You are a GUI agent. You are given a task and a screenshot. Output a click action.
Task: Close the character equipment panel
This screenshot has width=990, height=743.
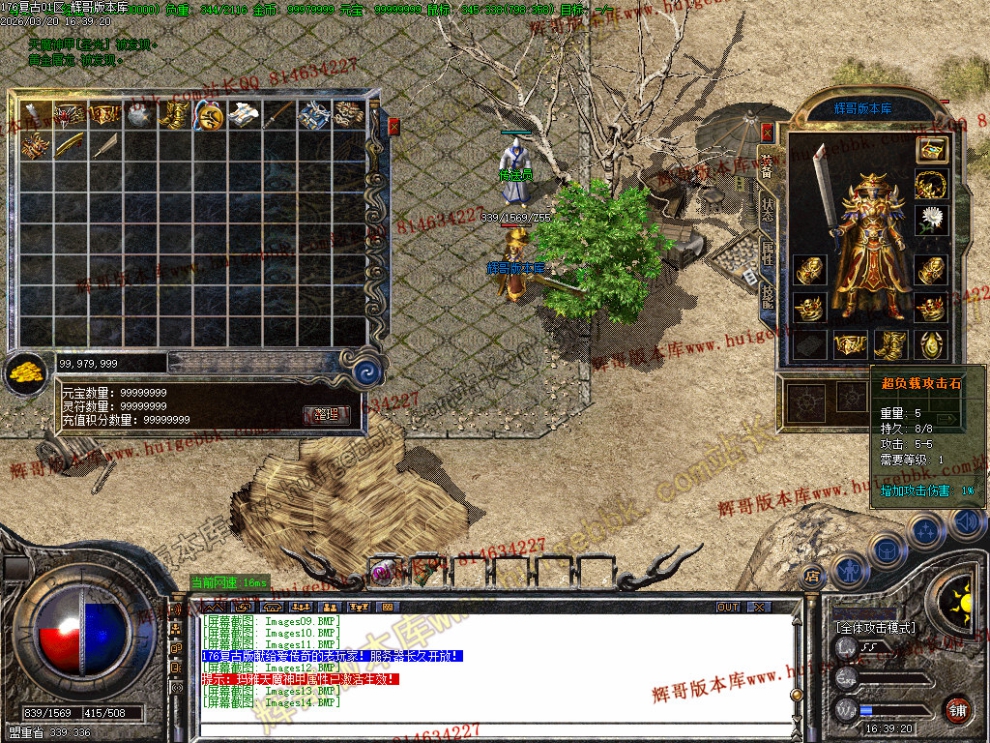coord(767,132)
